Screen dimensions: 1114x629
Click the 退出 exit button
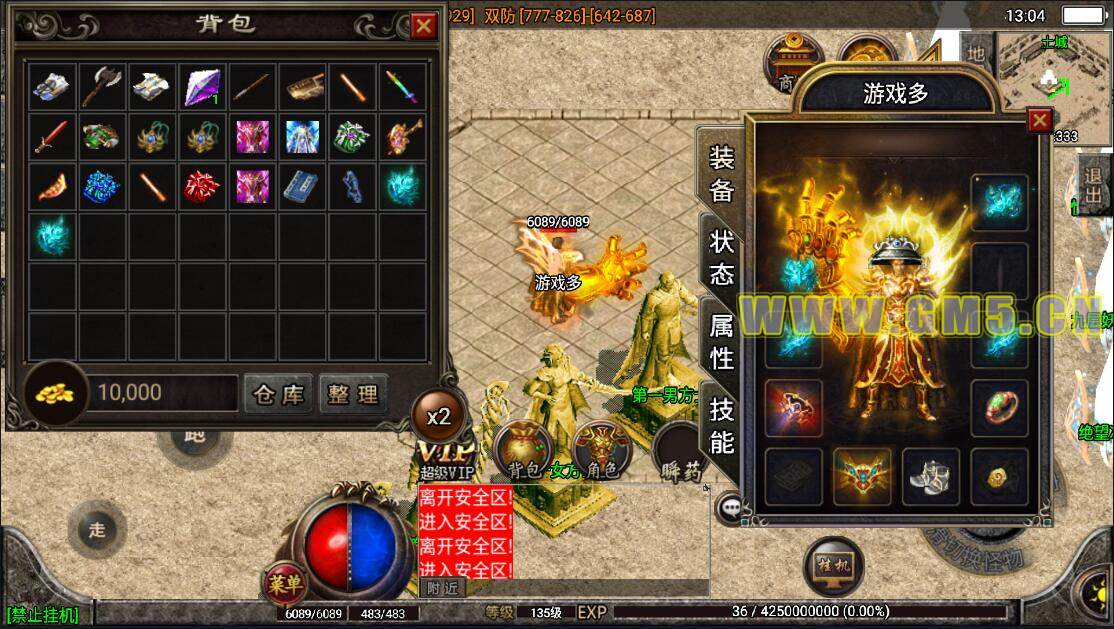pos(1094,185)
